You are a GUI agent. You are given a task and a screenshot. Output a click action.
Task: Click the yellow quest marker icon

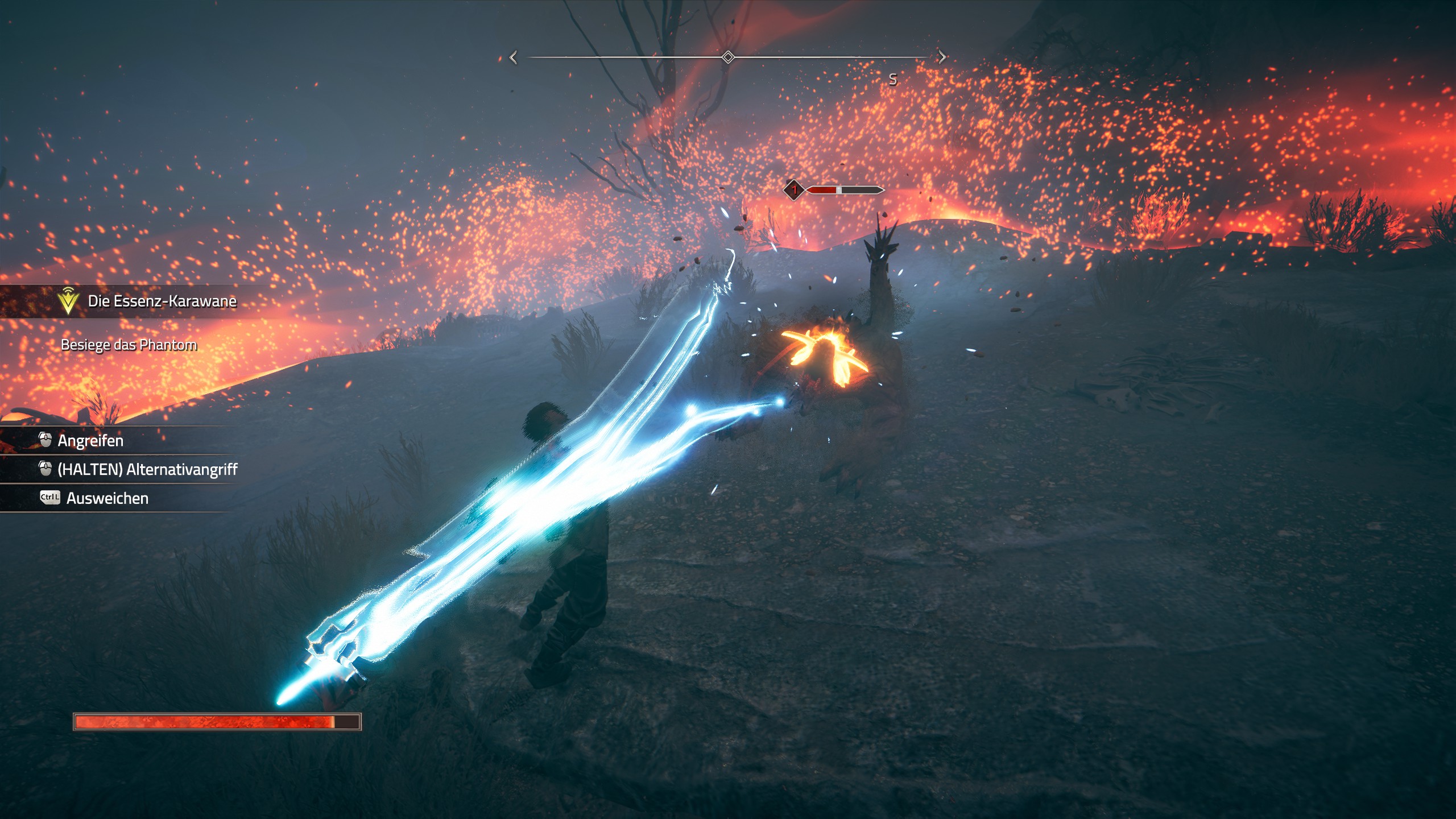tap(68, 300)
